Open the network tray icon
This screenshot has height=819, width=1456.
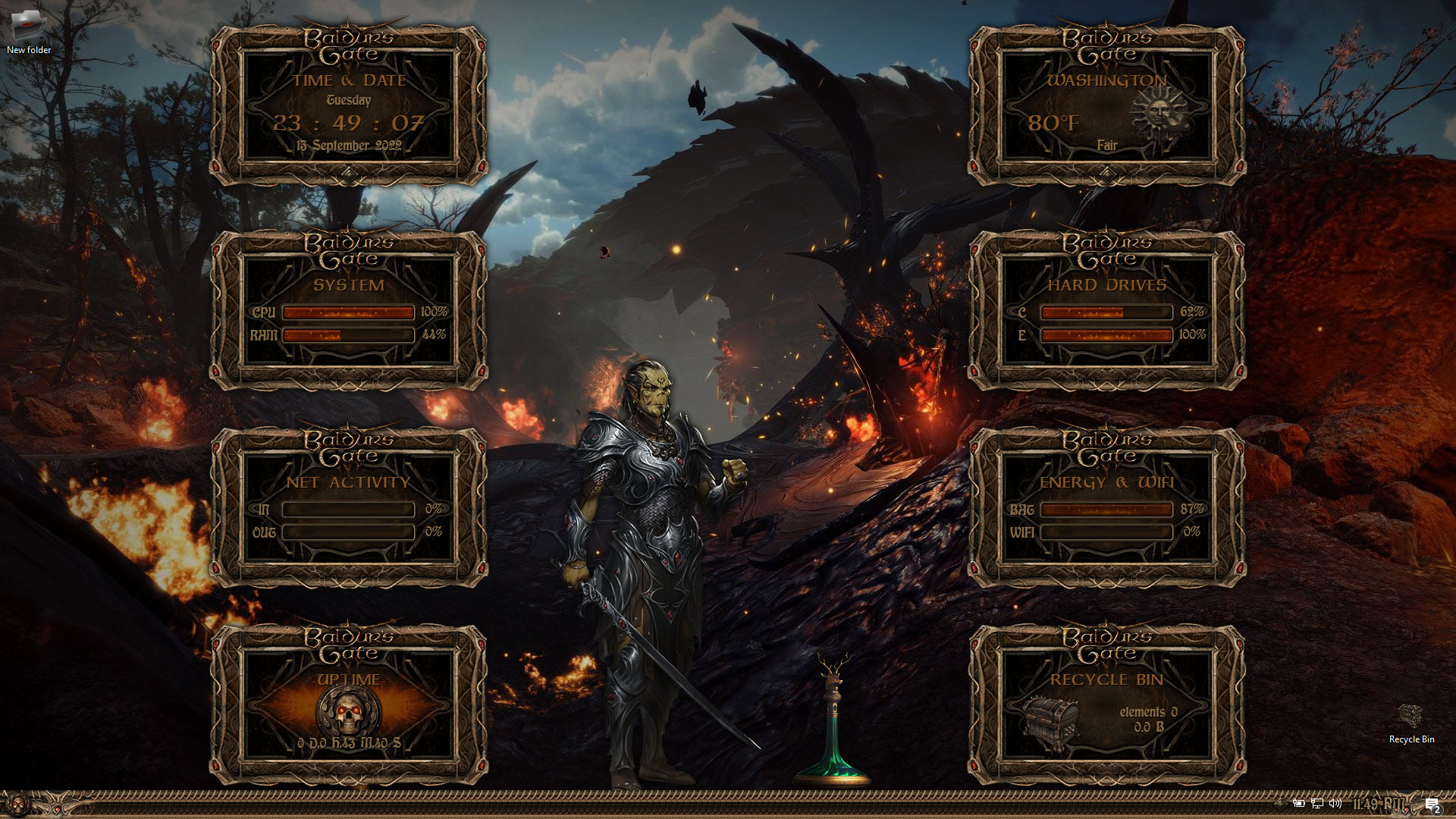tap(1317, 804)
